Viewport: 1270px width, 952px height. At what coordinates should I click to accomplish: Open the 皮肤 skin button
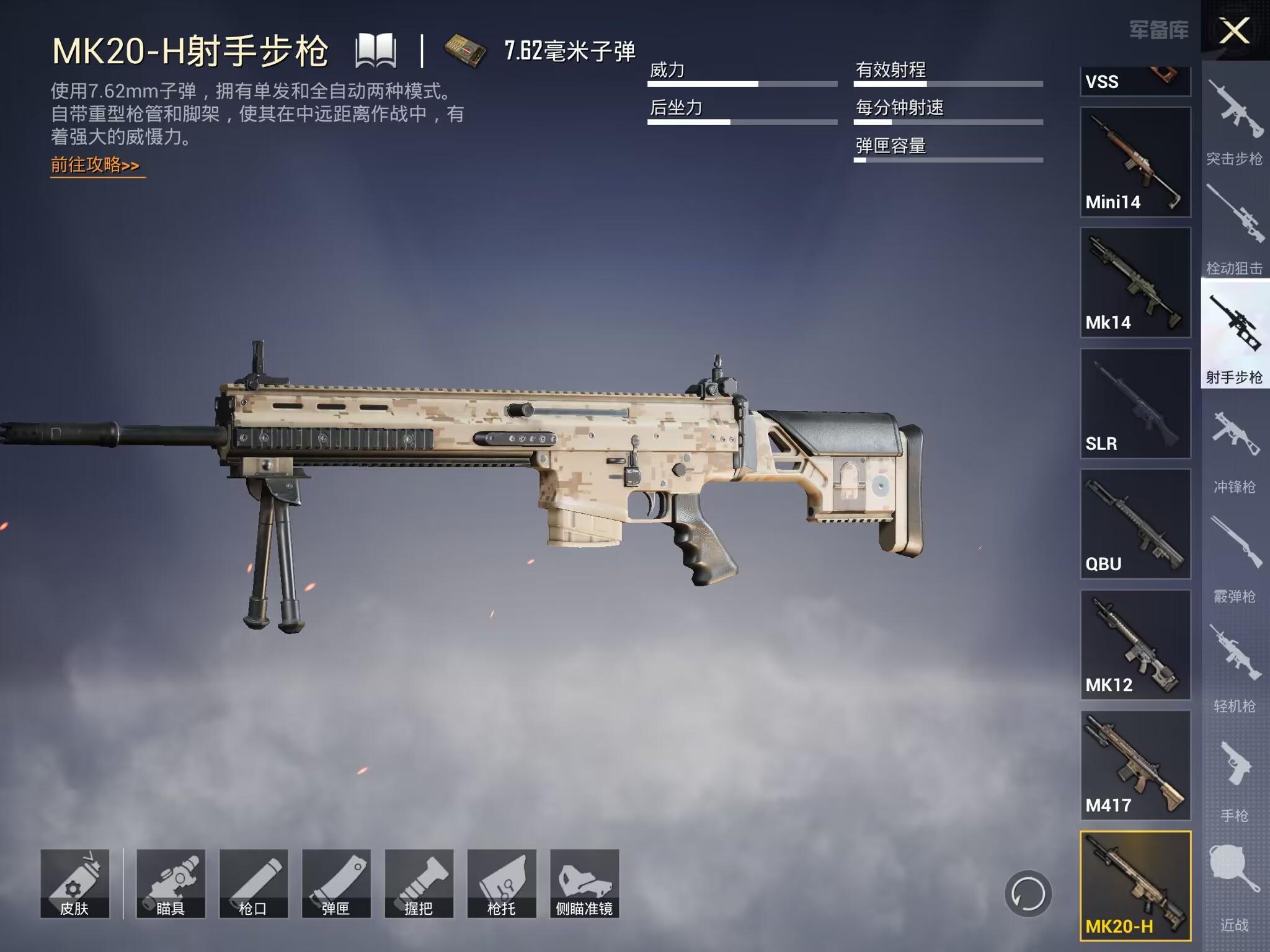click(75, 883)
